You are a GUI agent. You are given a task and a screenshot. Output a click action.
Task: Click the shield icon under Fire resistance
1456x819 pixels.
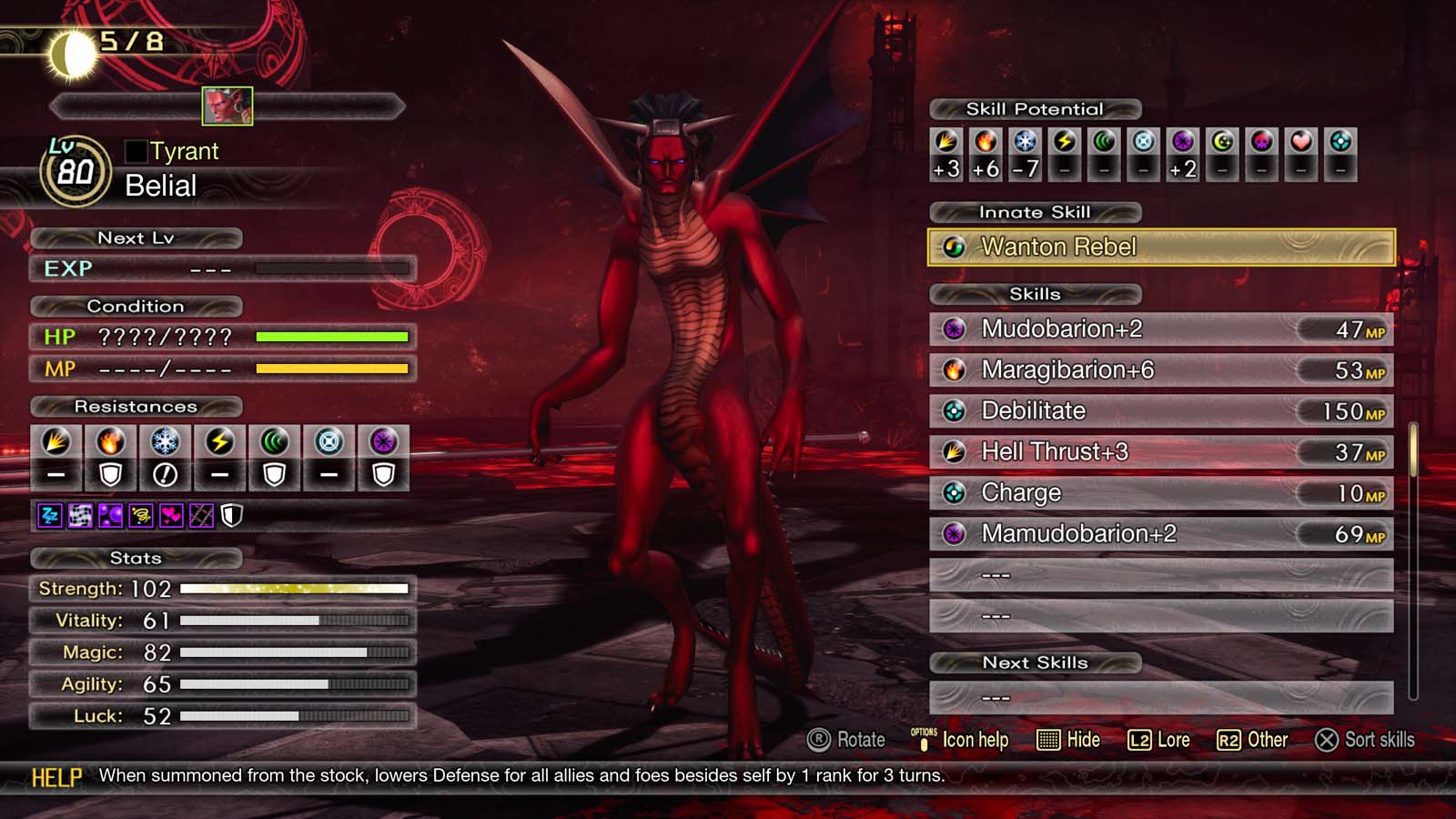(109, 474)
